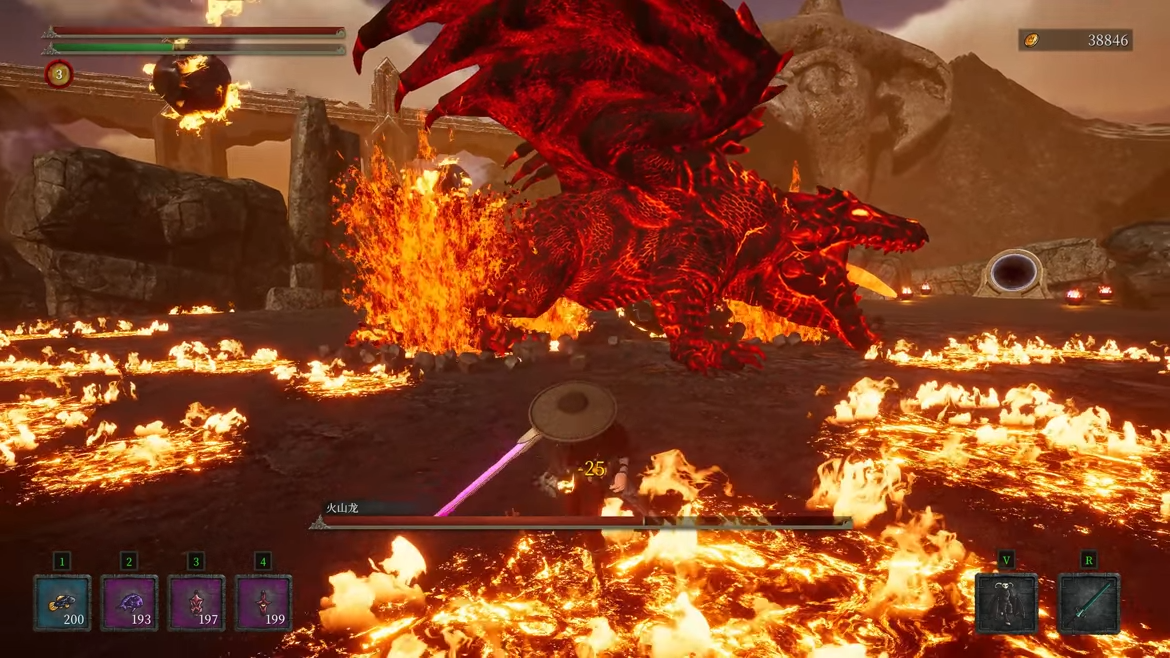The width and height of the screenshot is (1170, 658).
Task: Use the purple beast item in slot 2
Action: [129, 603]
